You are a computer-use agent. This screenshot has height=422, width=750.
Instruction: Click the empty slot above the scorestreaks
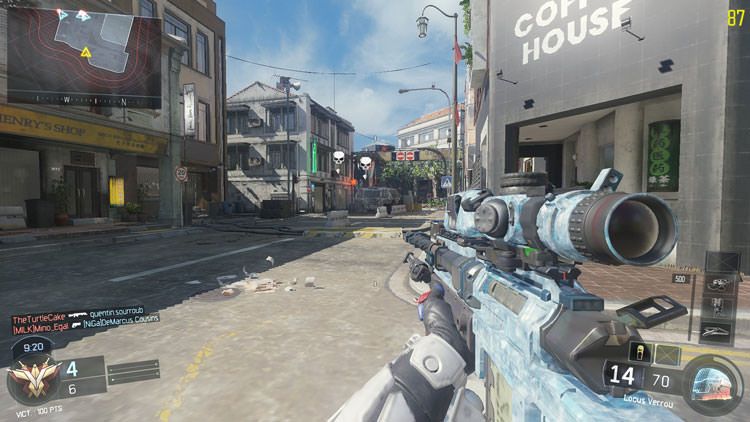click(721, 261)
